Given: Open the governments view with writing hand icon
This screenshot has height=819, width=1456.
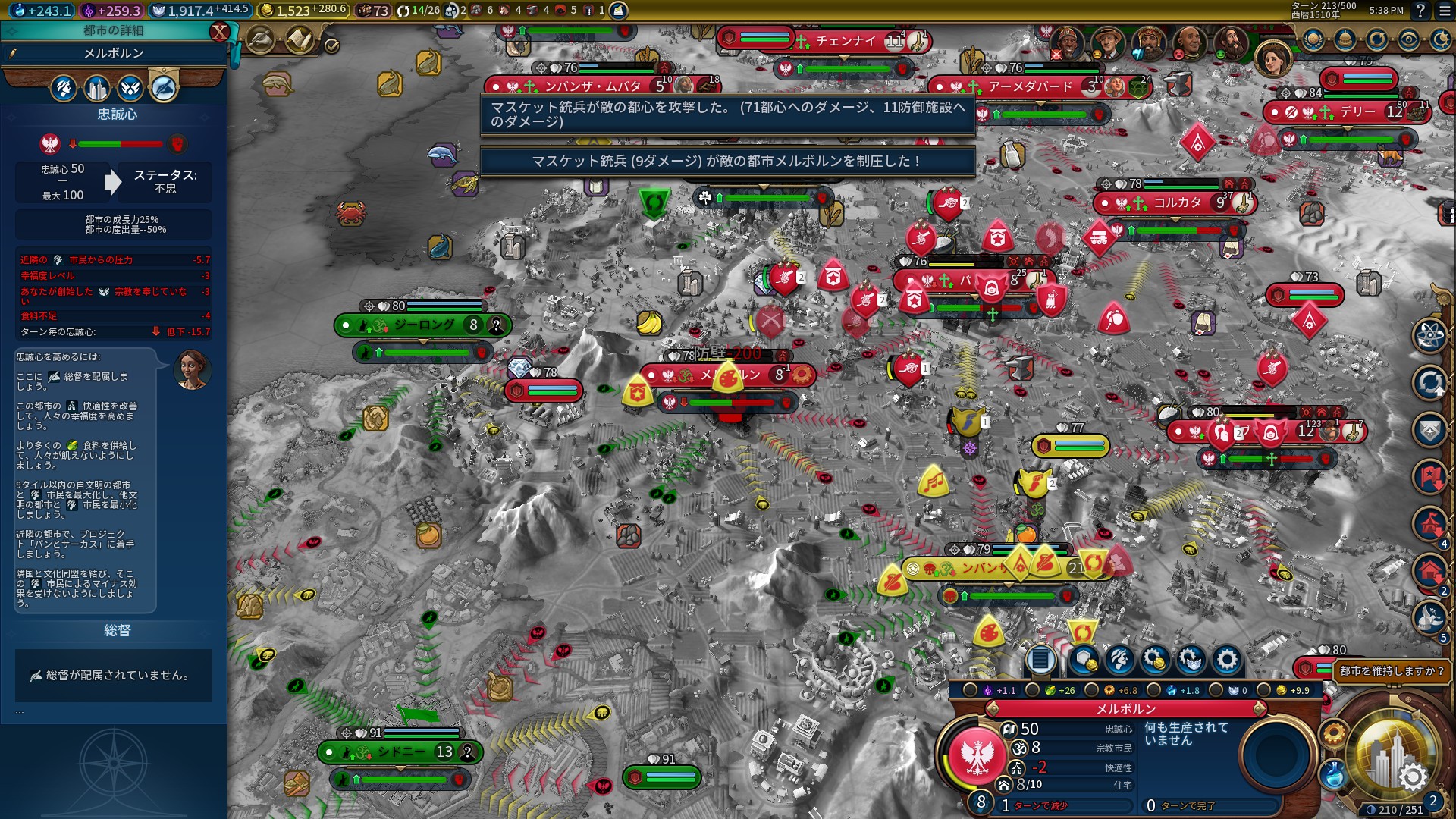Looking at the screenshot, I should coord(260,39).
